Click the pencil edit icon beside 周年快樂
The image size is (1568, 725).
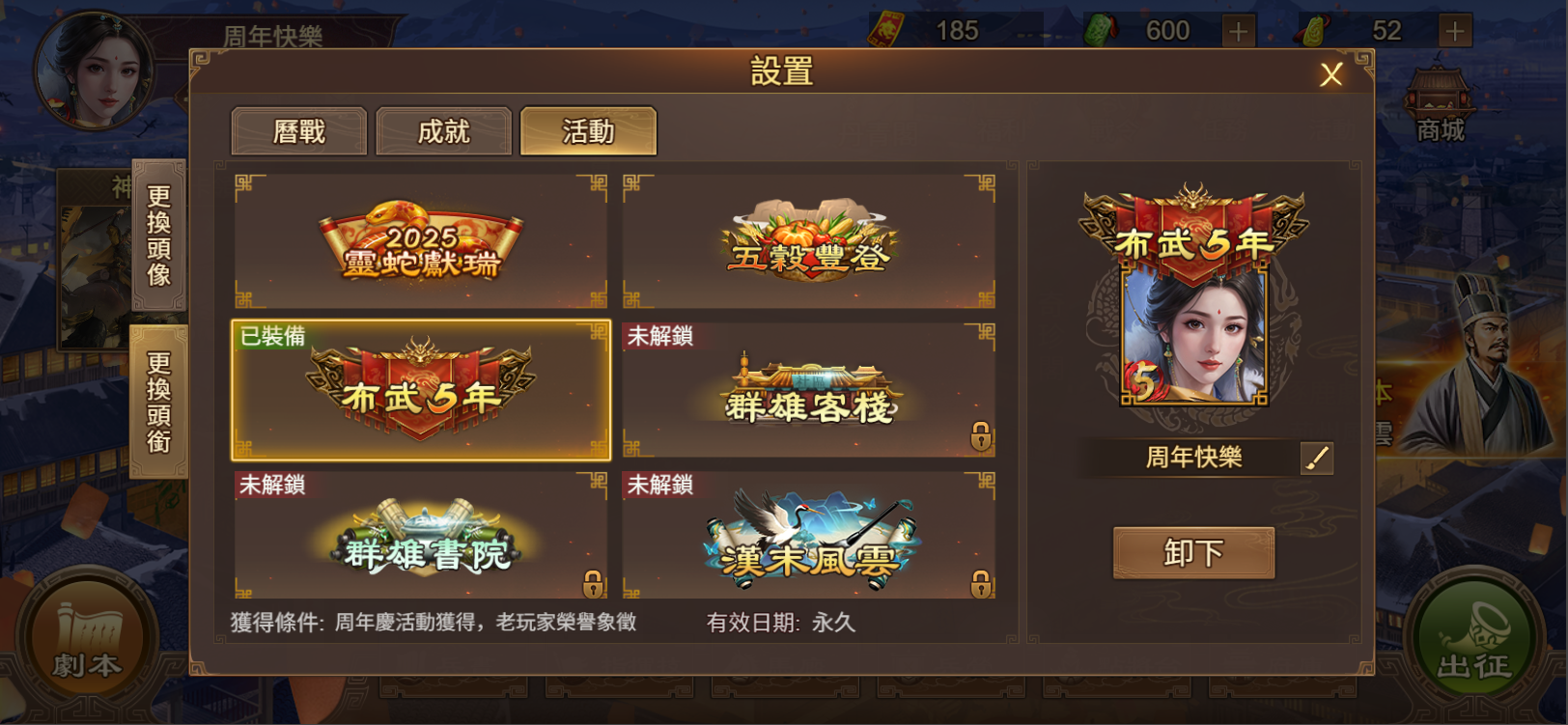[1315, 458]
